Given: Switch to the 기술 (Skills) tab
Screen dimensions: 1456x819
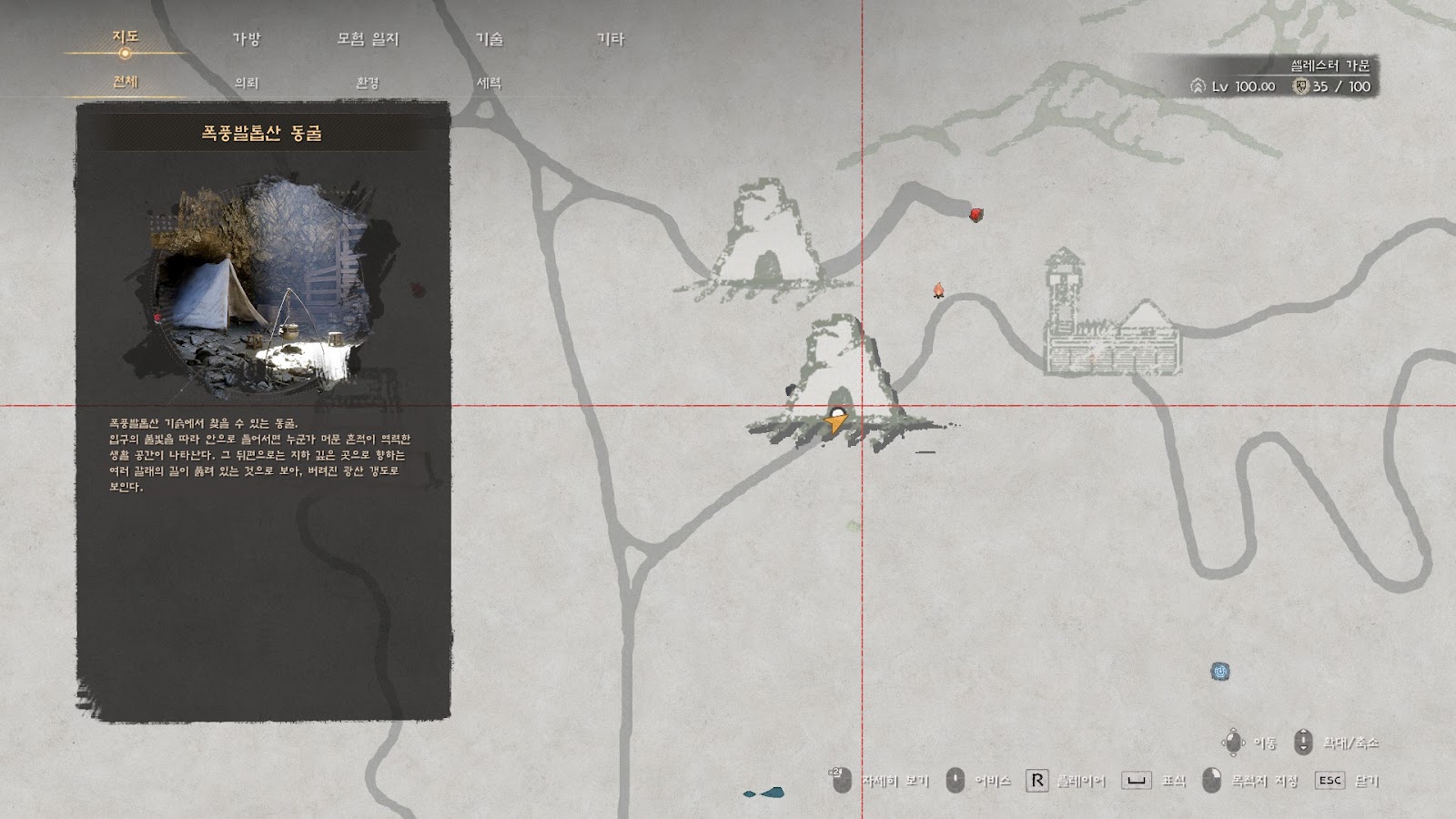Looking at the screenshot, I should (490, 39).
